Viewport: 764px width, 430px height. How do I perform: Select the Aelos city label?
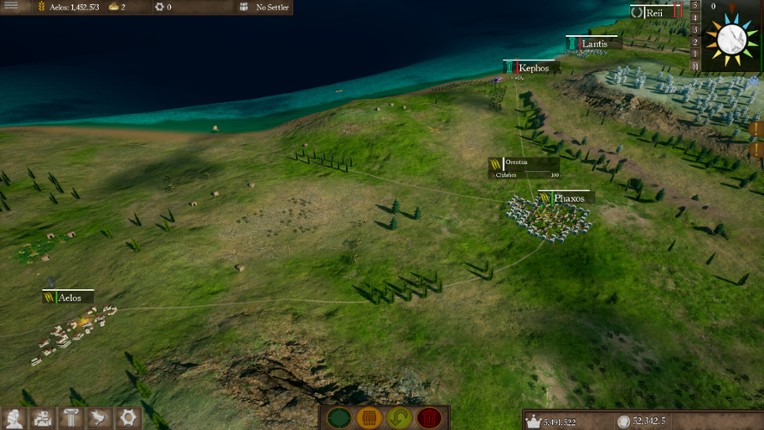(69, 298)
